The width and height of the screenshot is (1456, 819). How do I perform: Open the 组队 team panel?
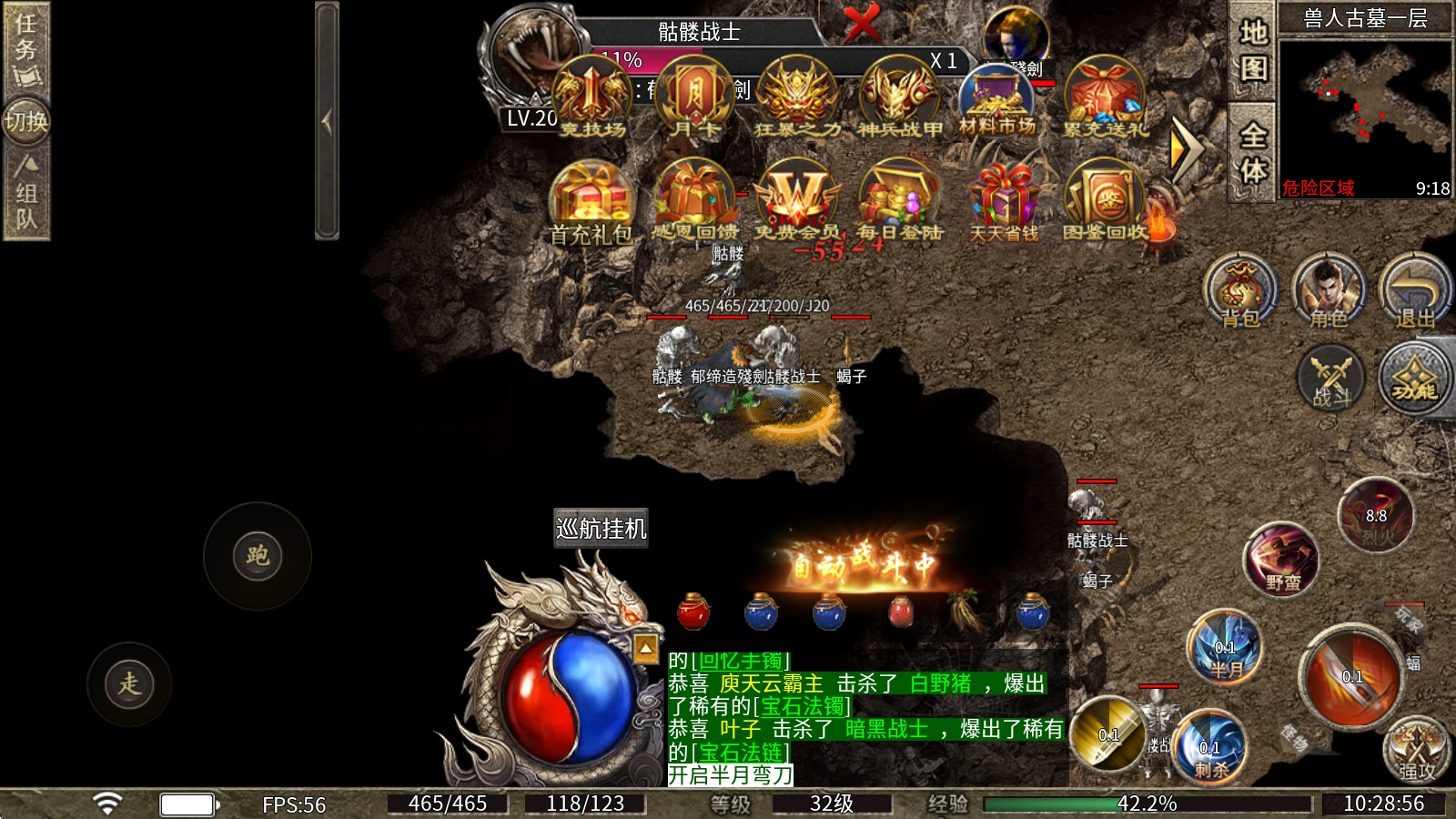click(x=25, y=193)
